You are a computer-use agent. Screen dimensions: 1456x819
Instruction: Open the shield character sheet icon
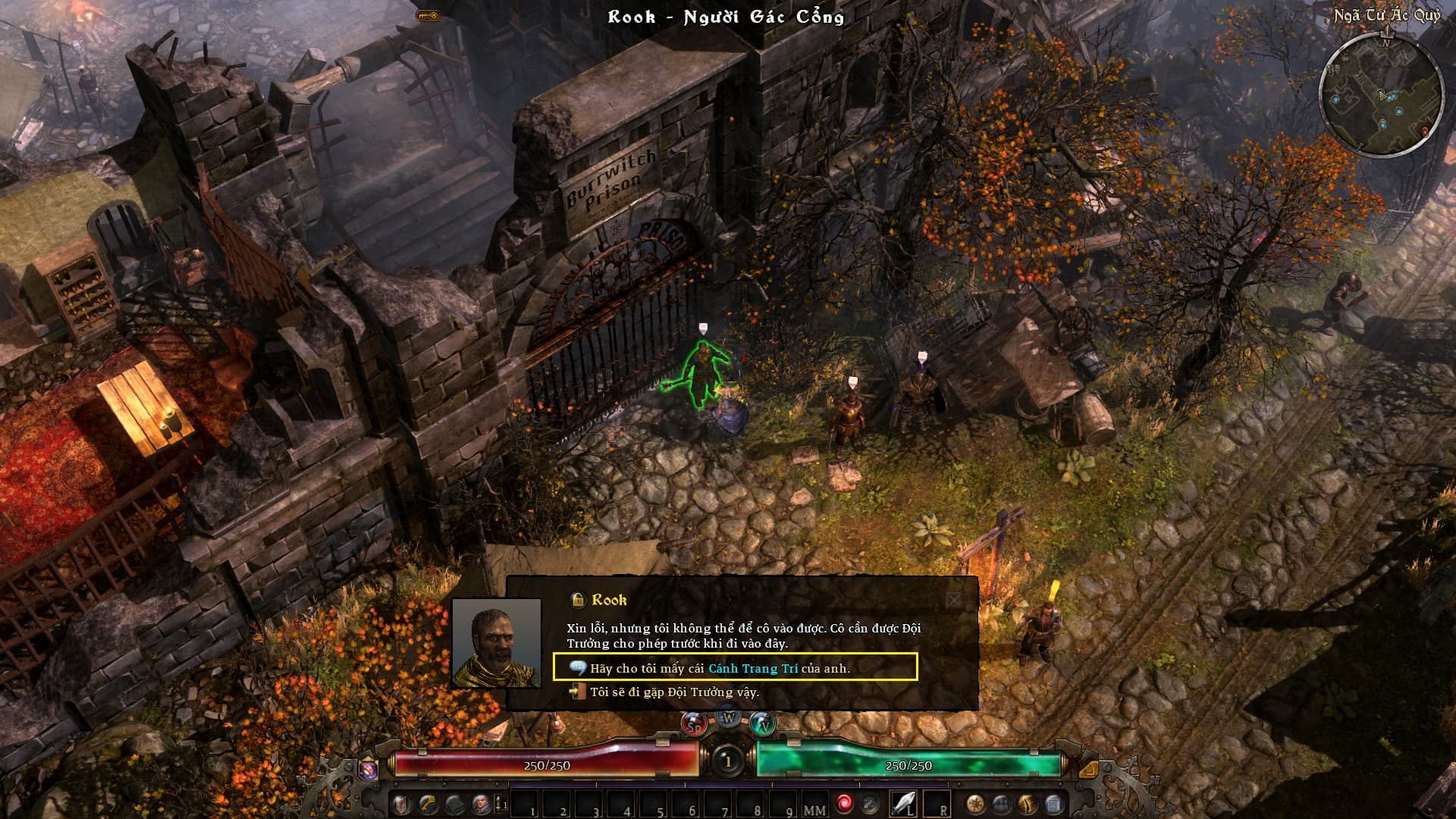402,804
